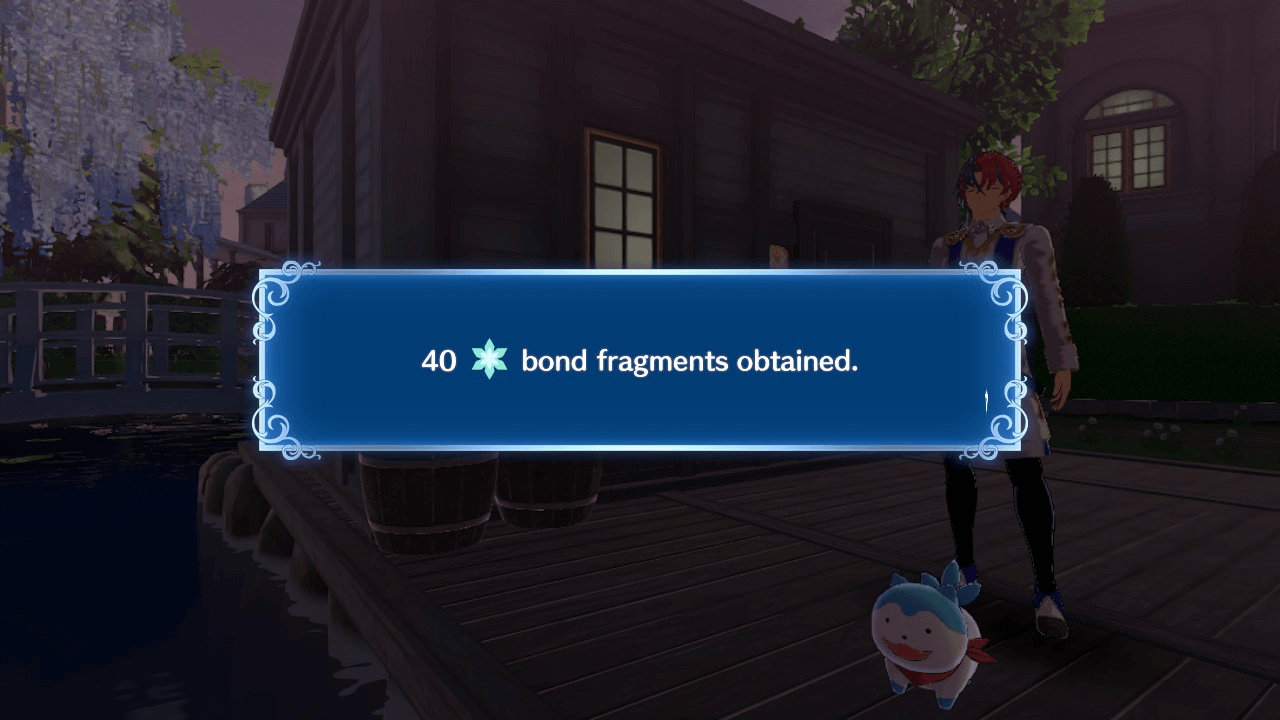The width and height of the screenshot is (1280, 720).
Task: Select the character Alear standing on the dock
Action: [x=1000, y=200]
